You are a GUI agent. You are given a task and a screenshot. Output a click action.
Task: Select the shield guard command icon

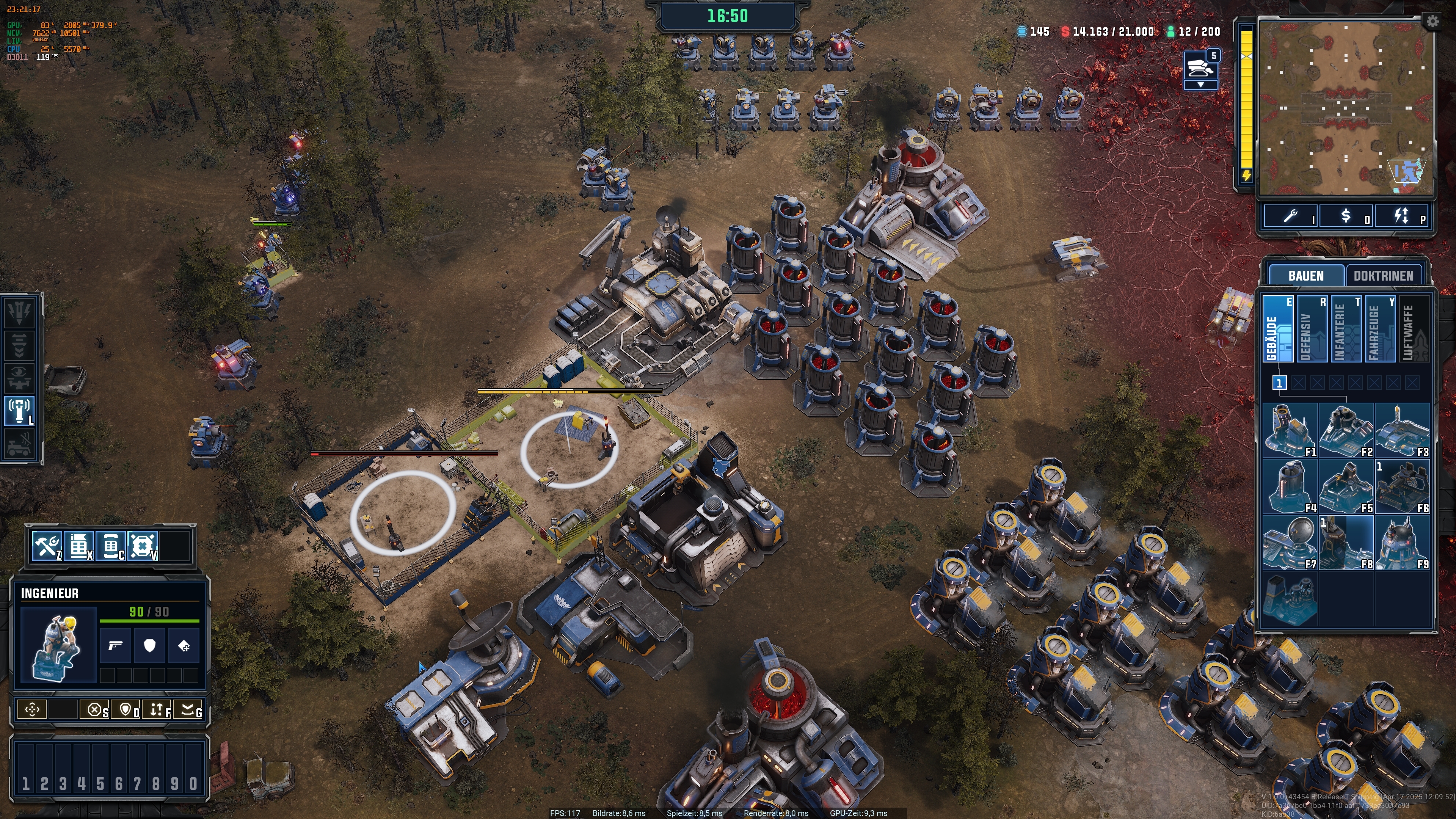[126, 709]
